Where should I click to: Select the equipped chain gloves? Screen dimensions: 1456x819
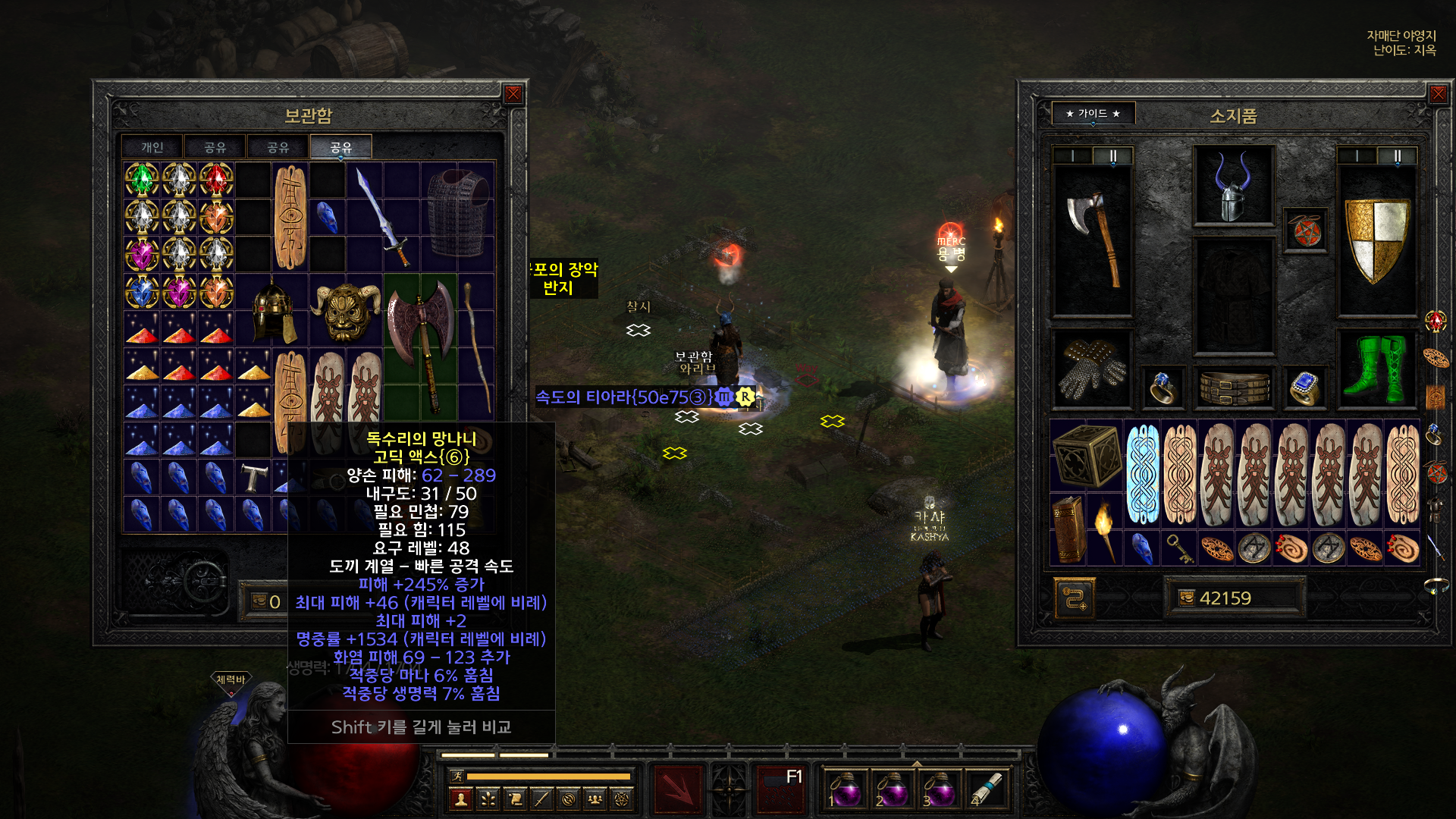coord(1092,369)
